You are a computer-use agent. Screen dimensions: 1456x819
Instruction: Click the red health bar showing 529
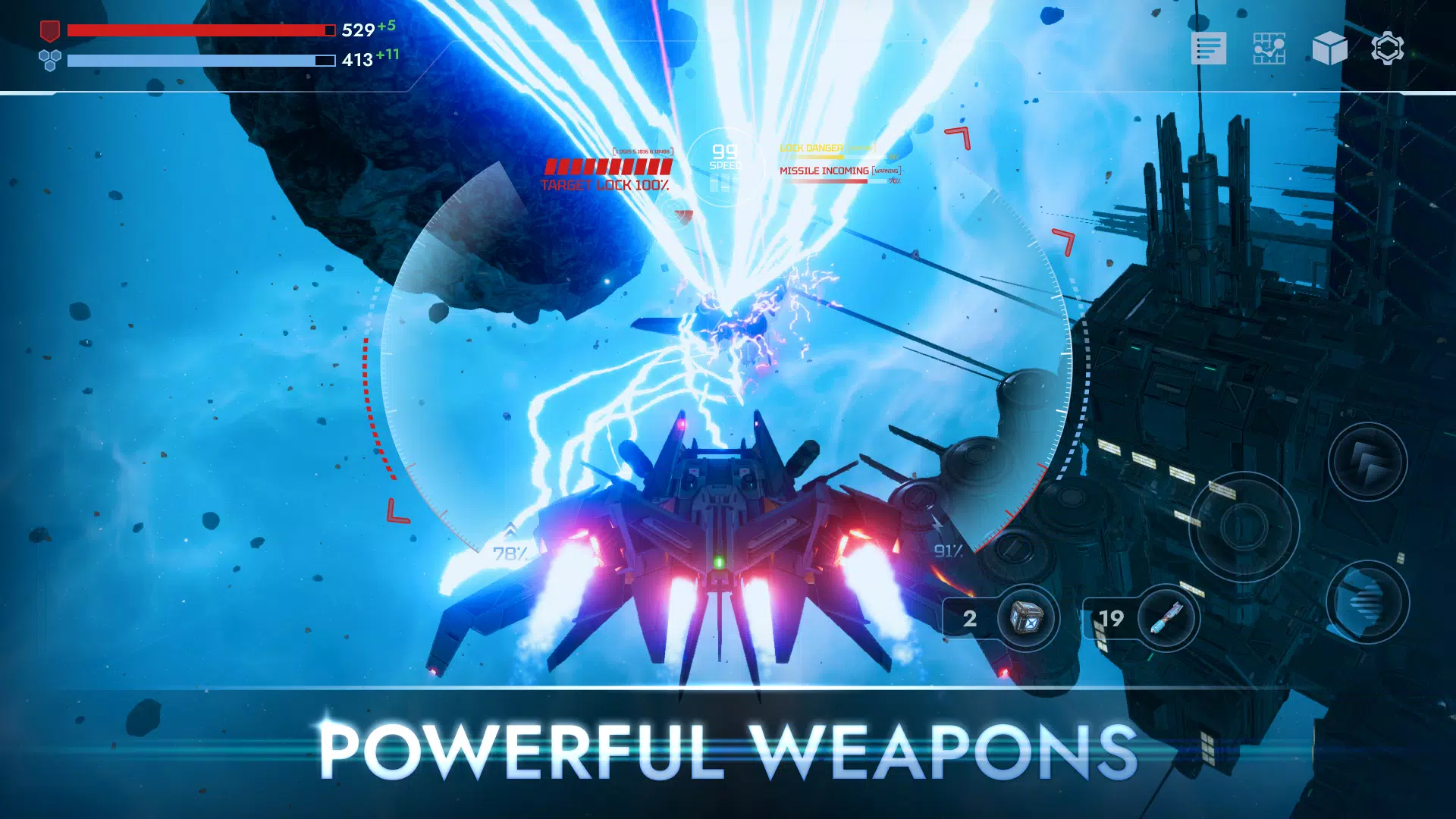[x=199, y=30]
